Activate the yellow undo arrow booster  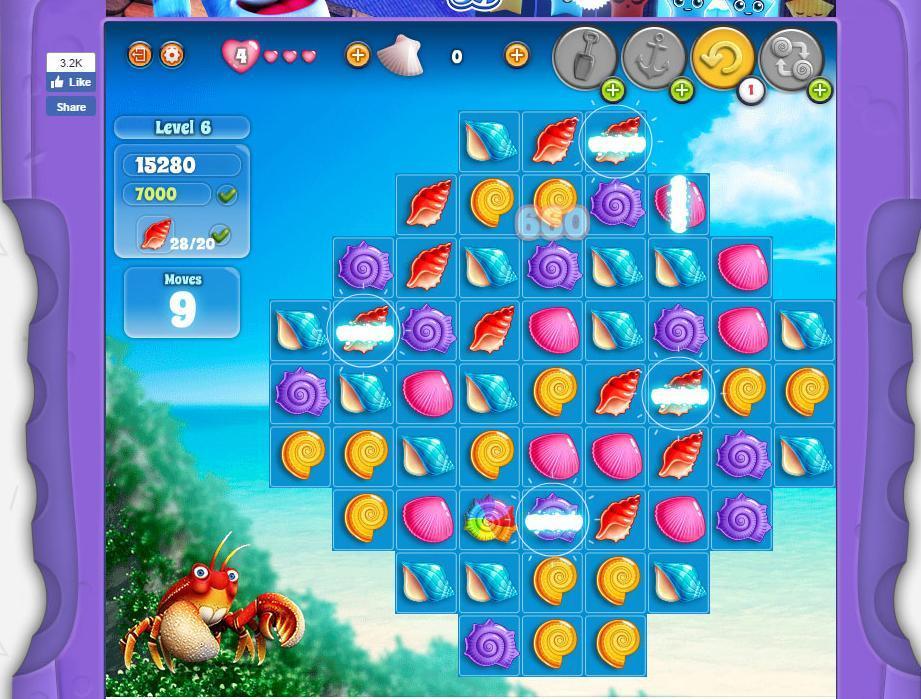(722, 57)
